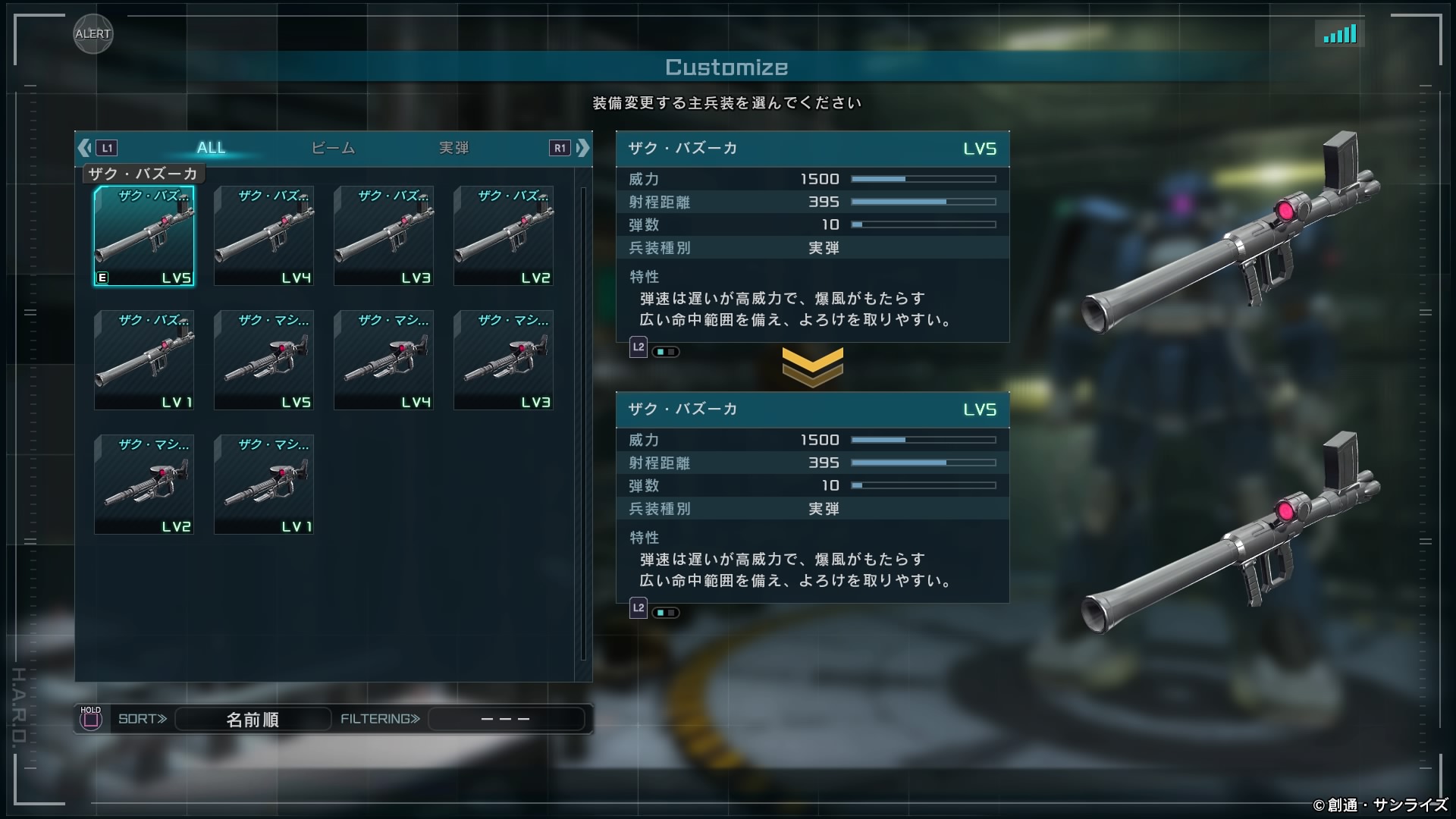Click the ALERT indicator icon
Image resolution: width=1456 pixels, height=819 pixels.
(x=93, y=34)
